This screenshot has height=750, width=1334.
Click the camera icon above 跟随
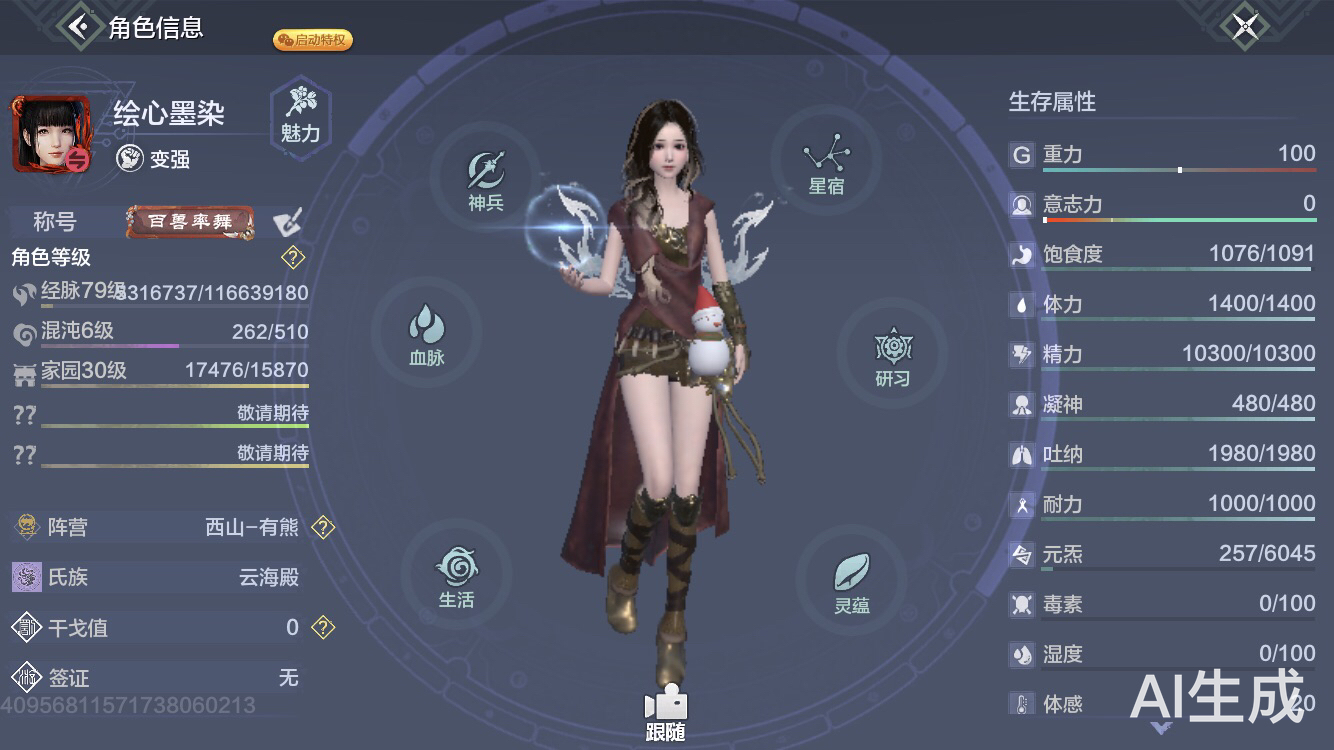pyautogui.click(x=667, y=703)
